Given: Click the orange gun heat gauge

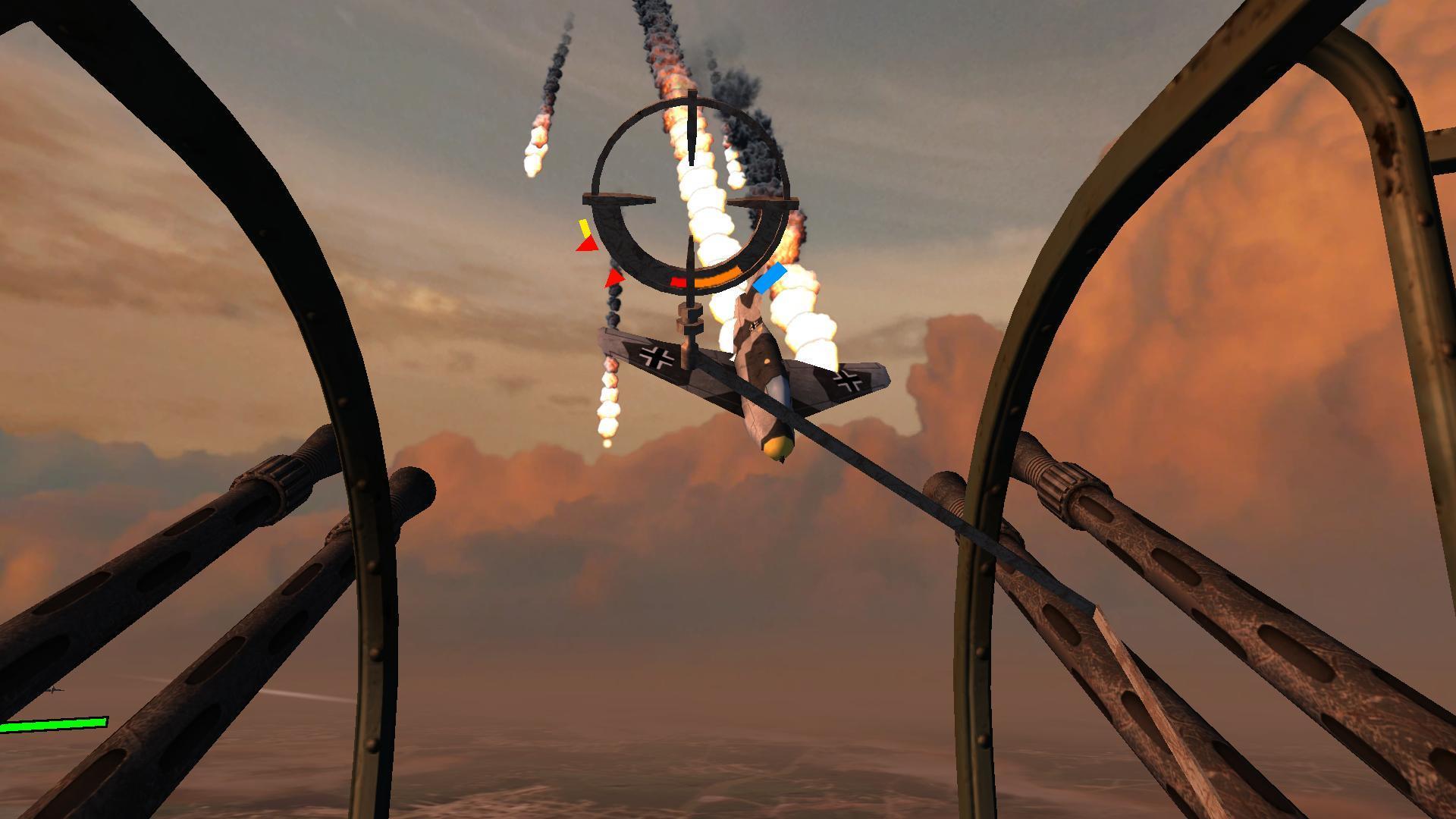Looking at the screenshot, I should (718, 278).
